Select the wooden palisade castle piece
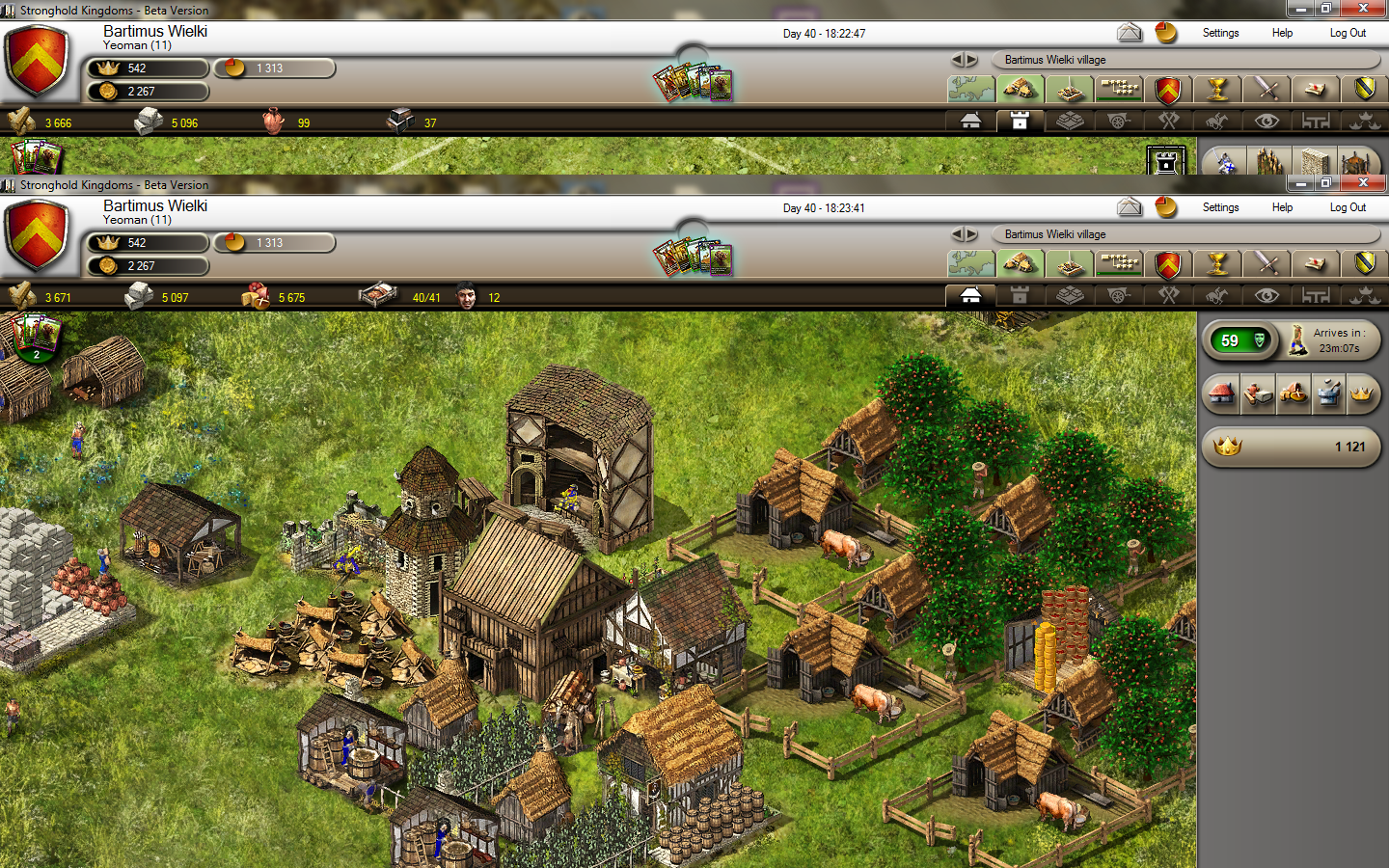This screenshot has width=1389, height=868. coord(1269,161)
